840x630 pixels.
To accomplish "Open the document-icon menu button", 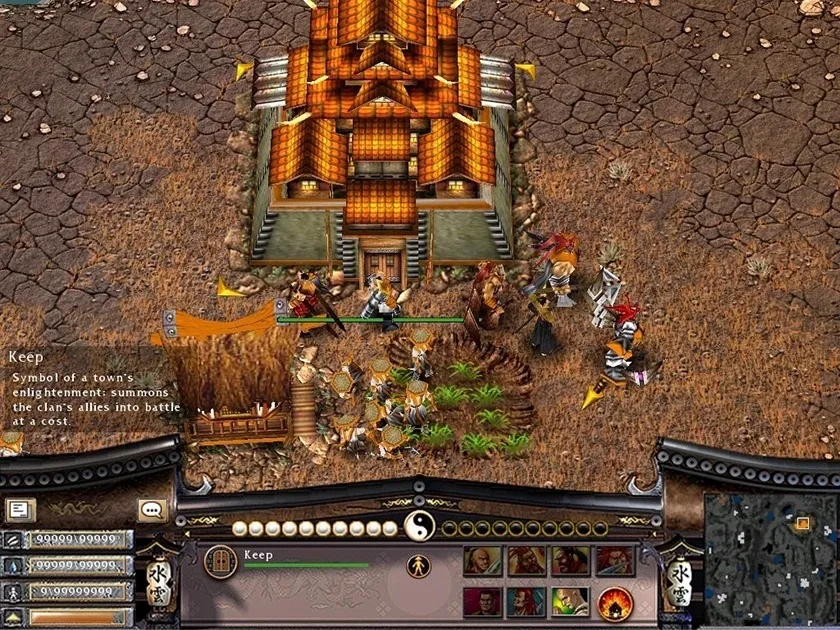I will coord(20,510).
